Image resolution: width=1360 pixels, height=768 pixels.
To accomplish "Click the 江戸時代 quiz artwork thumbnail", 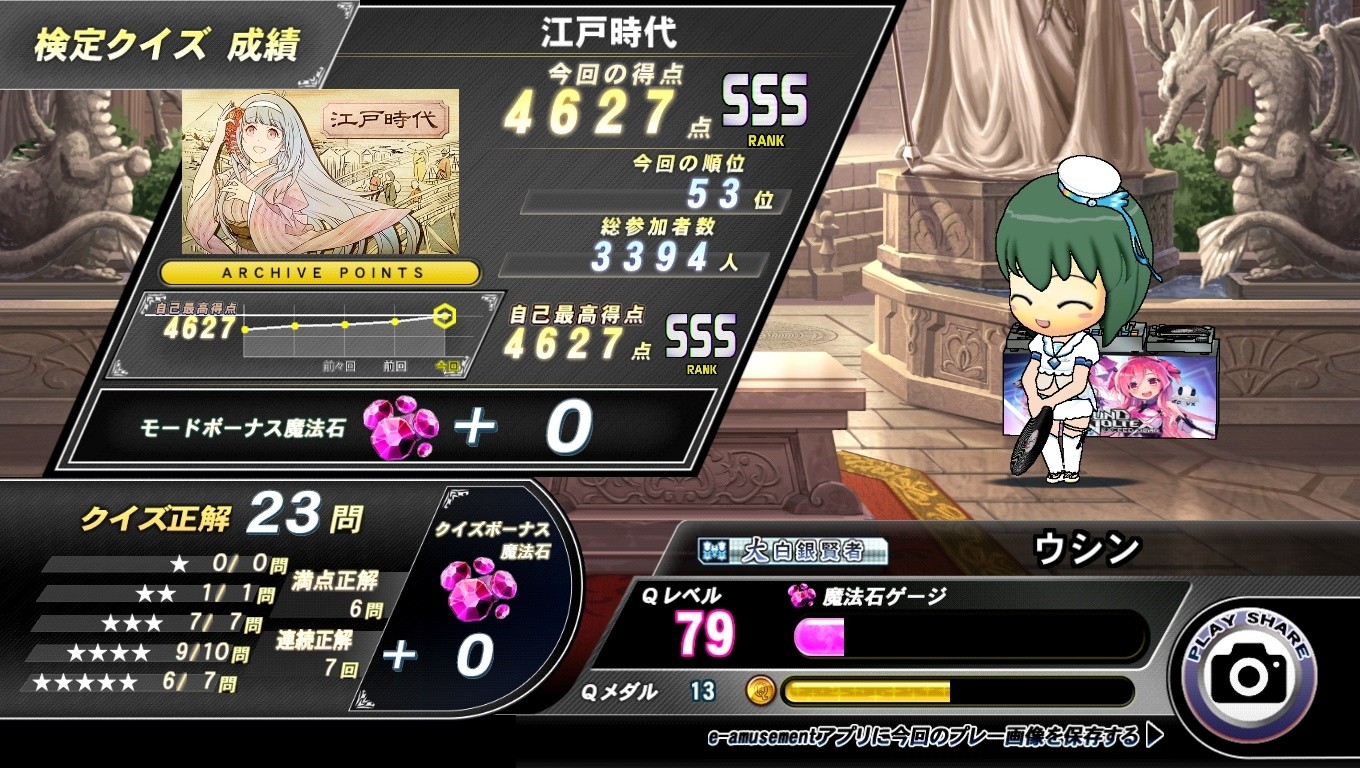I will pos(320,171).
